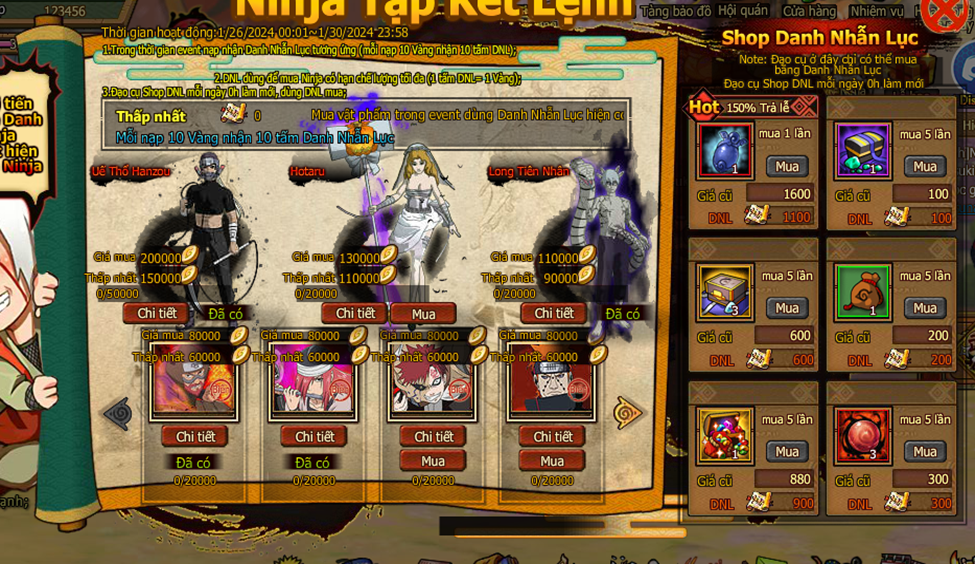Purchase the Hotaru ninja

(423, 314)
